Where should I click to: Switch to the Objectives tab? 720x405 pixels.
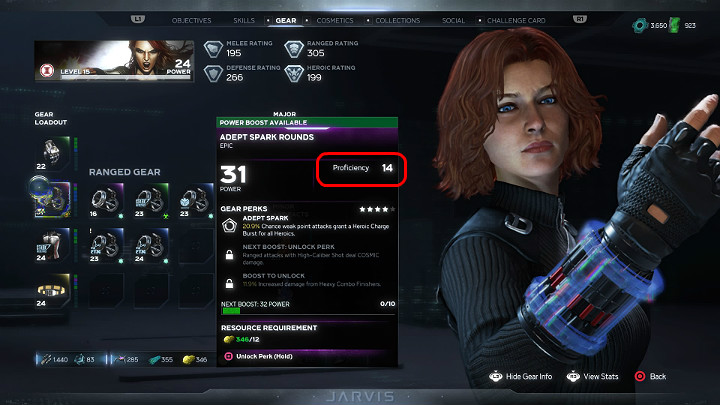pos(191,20)
